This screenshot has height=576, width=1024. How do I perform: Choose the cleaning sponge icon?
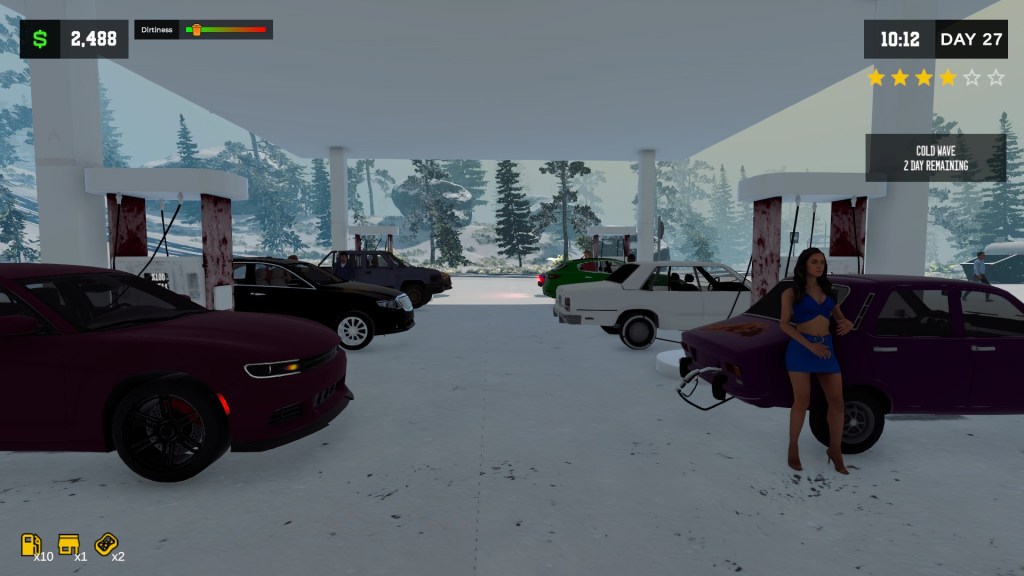pos(105,543)
